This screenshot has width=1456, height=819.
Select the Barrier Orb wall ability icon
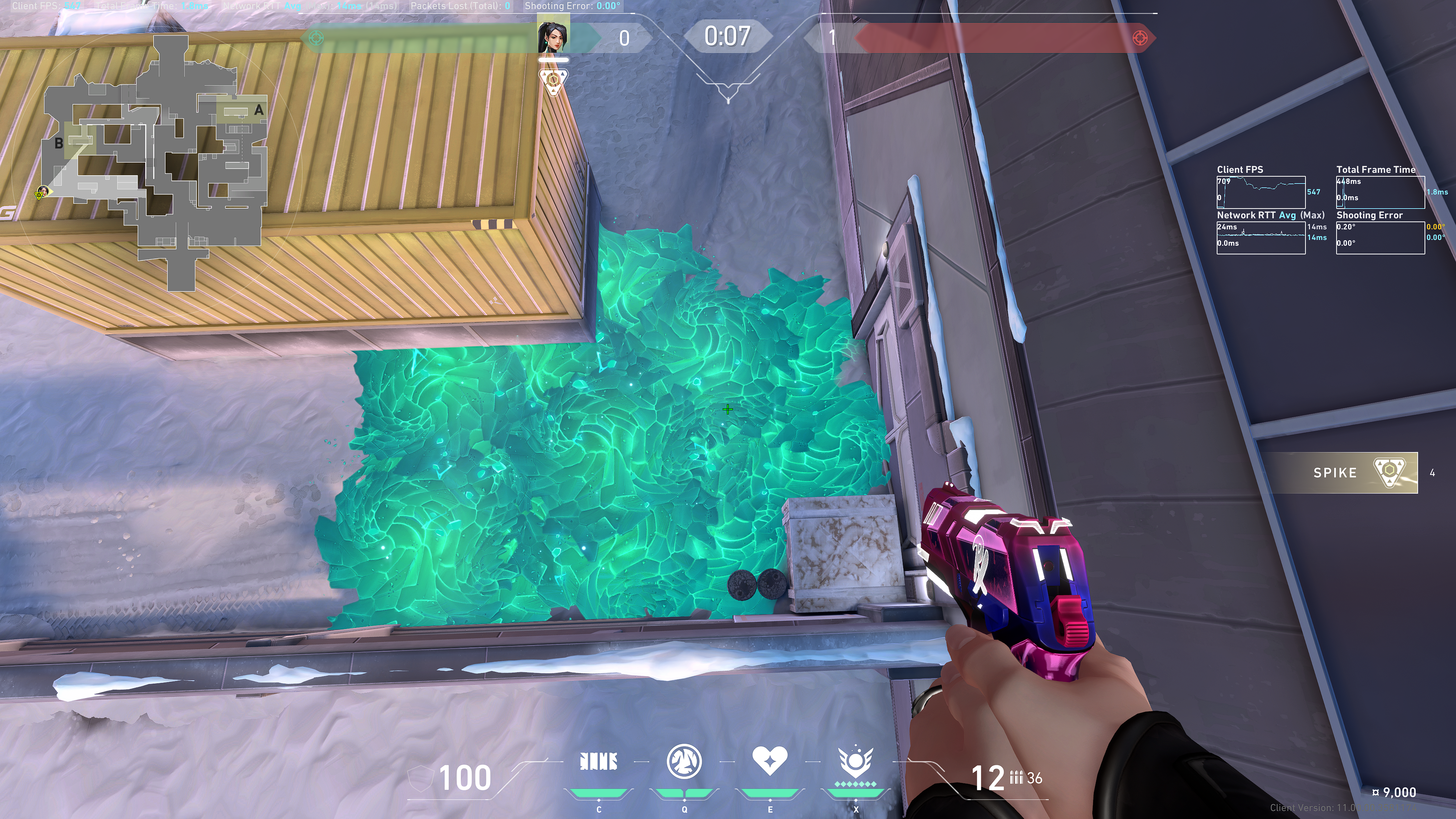599,761
